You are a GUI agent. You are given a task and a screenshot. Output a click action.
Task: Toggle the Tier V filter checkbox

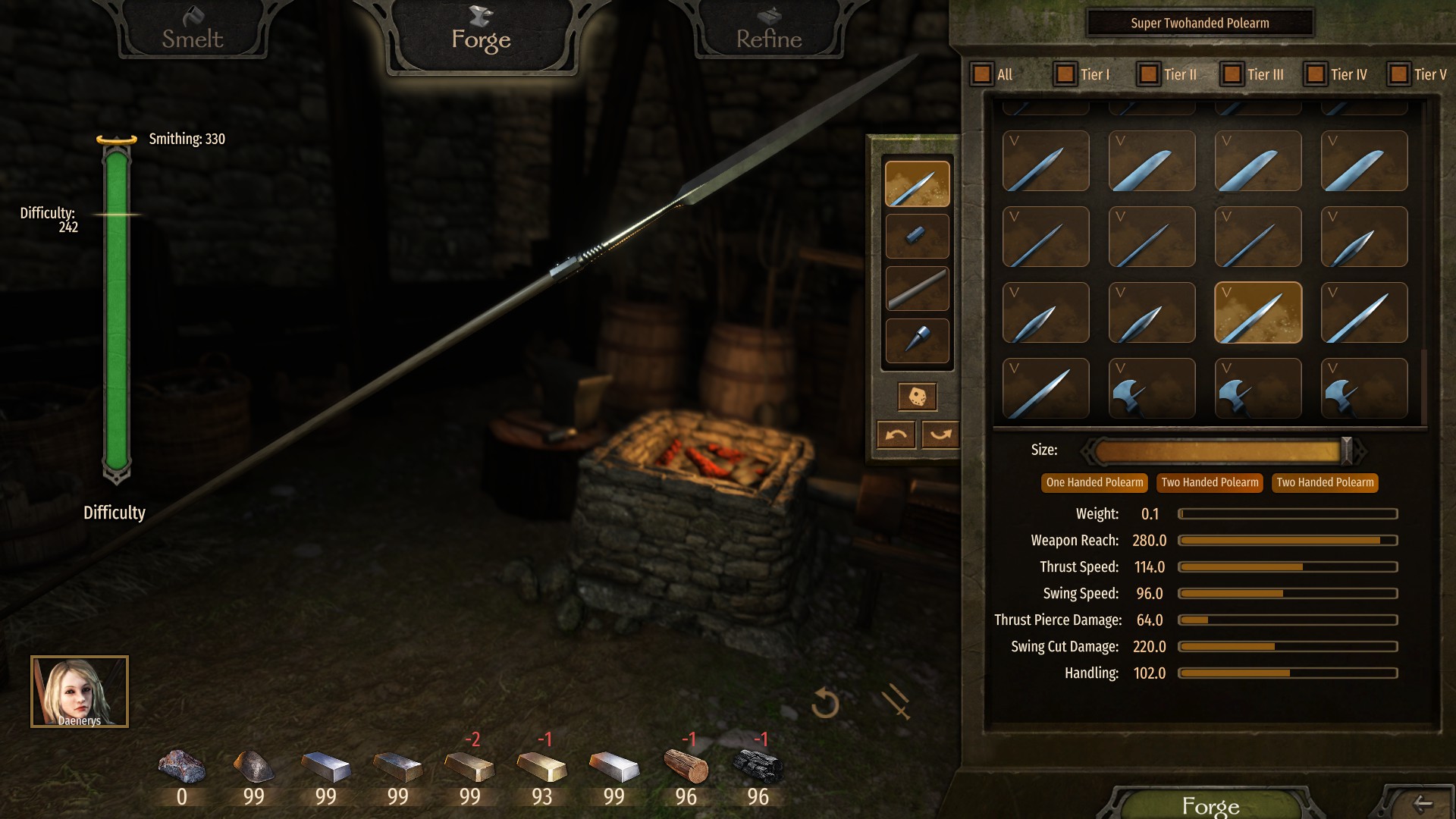[x=1399, y=74]
